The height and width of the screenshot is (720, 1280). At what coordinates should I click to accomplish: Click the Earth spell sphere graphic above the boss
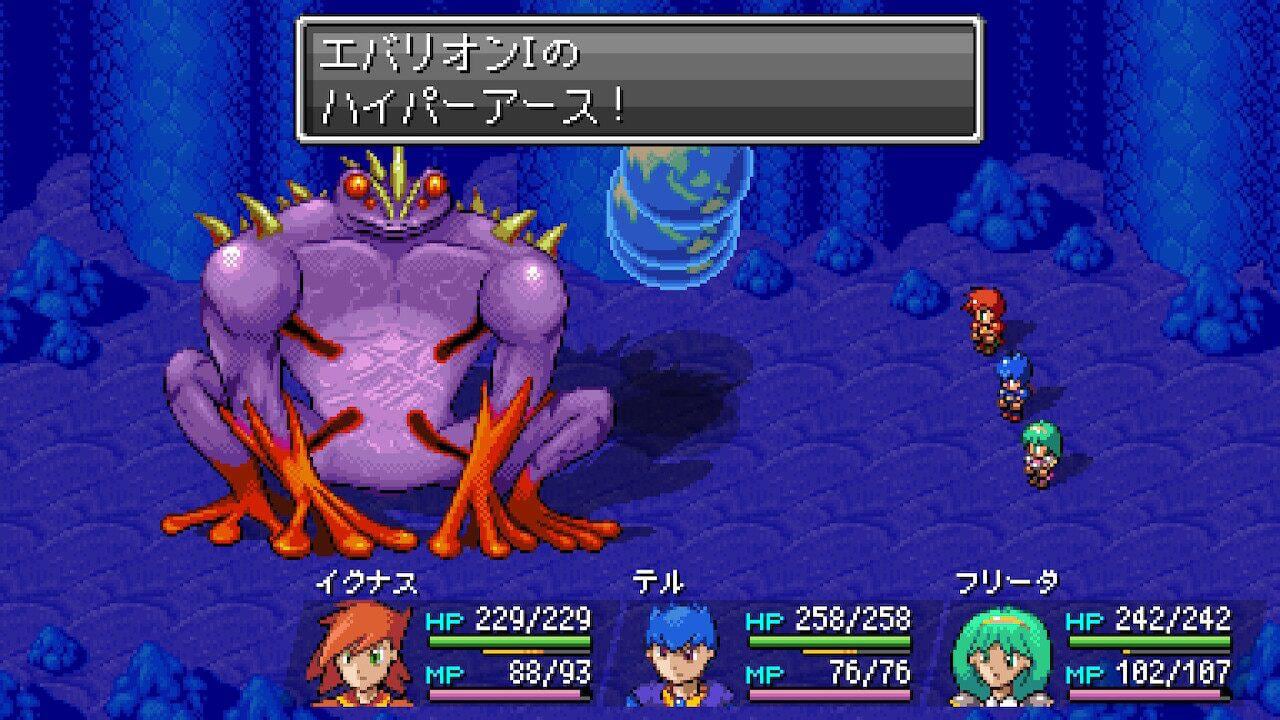tap(680, 215)
